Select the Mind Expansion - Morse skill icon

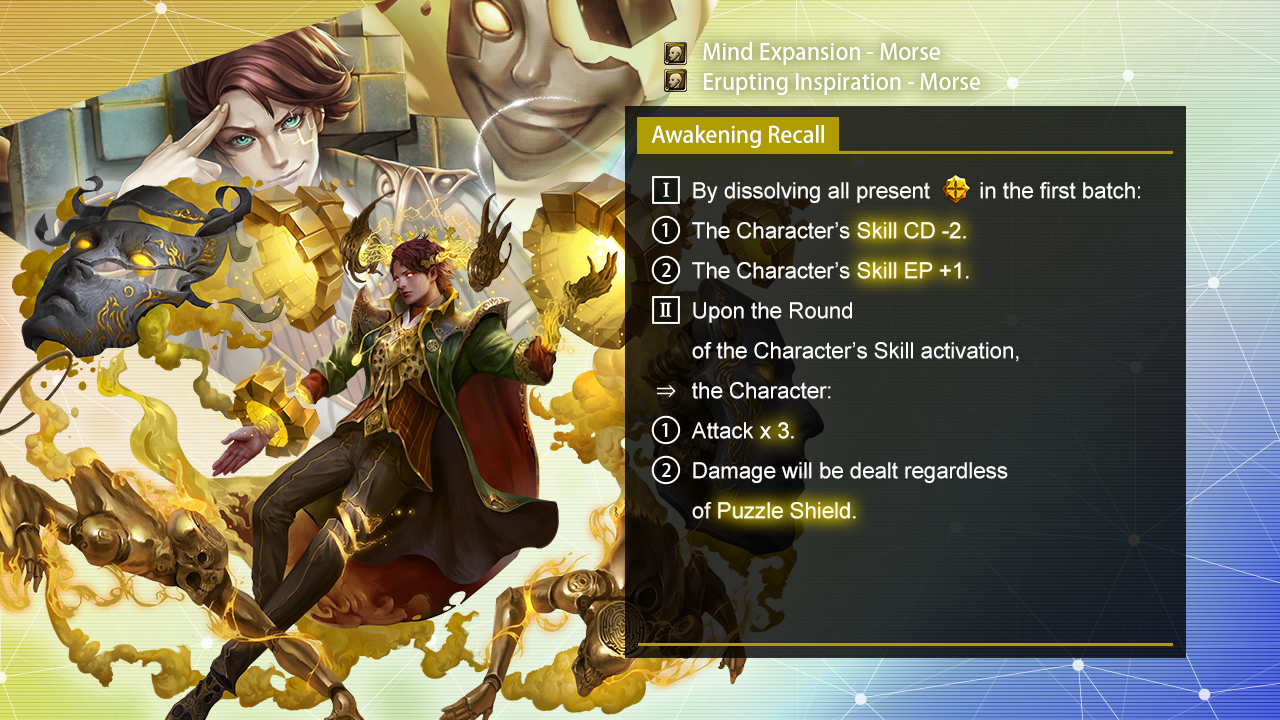coord(676,53)
